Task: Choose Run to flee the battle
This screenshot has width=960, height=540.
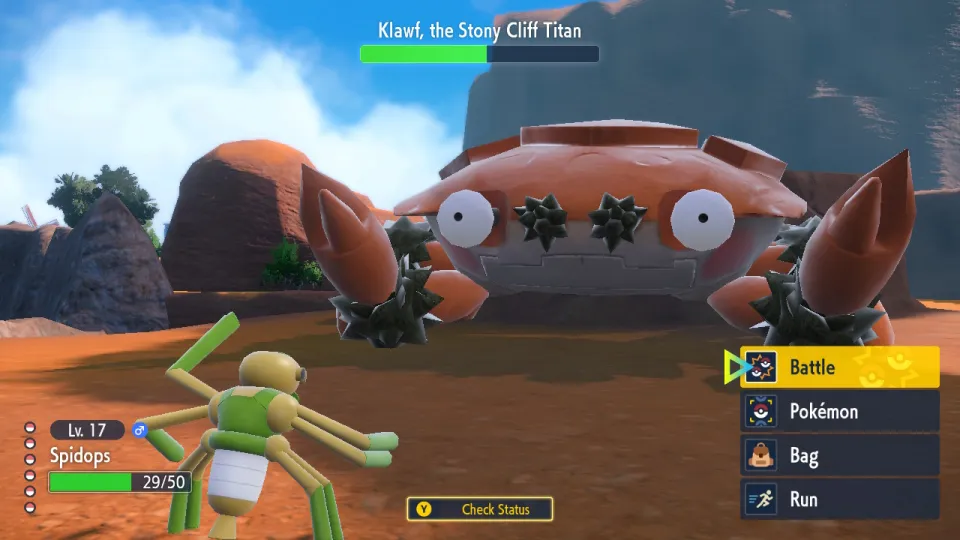Action: [838, 499]
